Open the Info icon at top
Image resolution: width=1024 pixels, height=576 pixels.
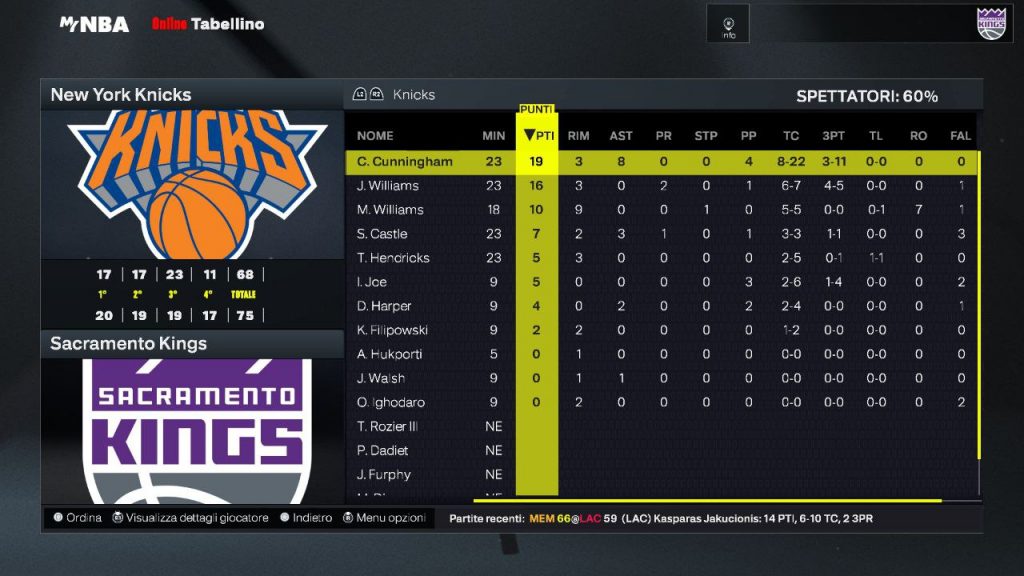[x=729, y=25]
